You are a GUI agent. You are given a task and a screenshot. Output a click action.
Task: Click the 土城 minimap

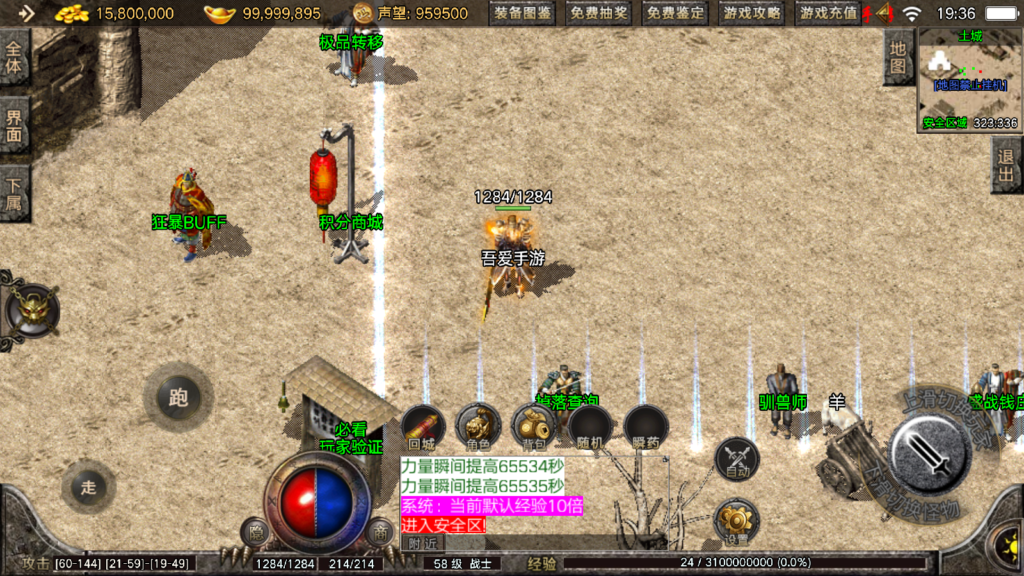(969, 80)
